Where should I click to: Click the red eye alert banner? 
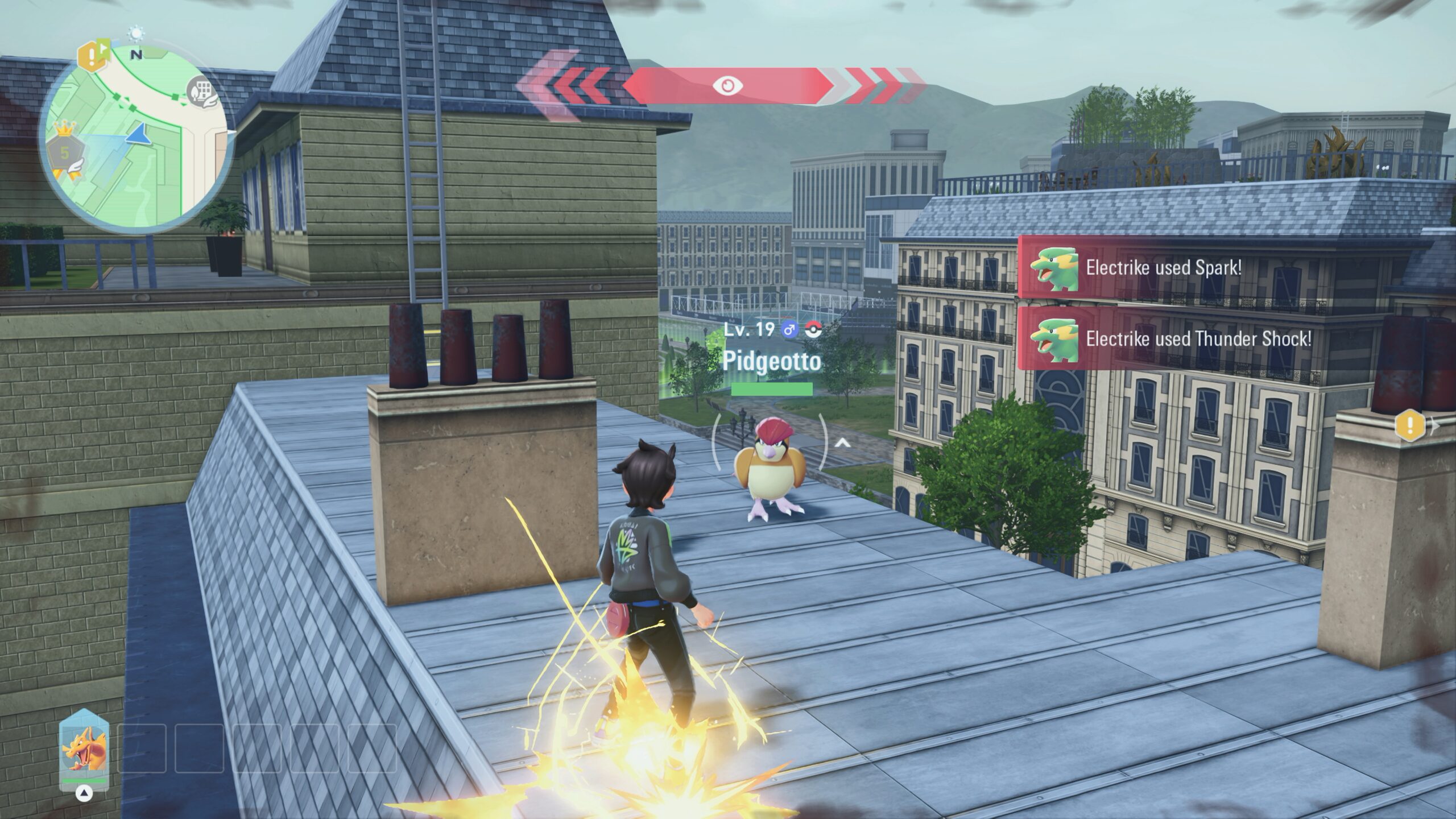727,86
